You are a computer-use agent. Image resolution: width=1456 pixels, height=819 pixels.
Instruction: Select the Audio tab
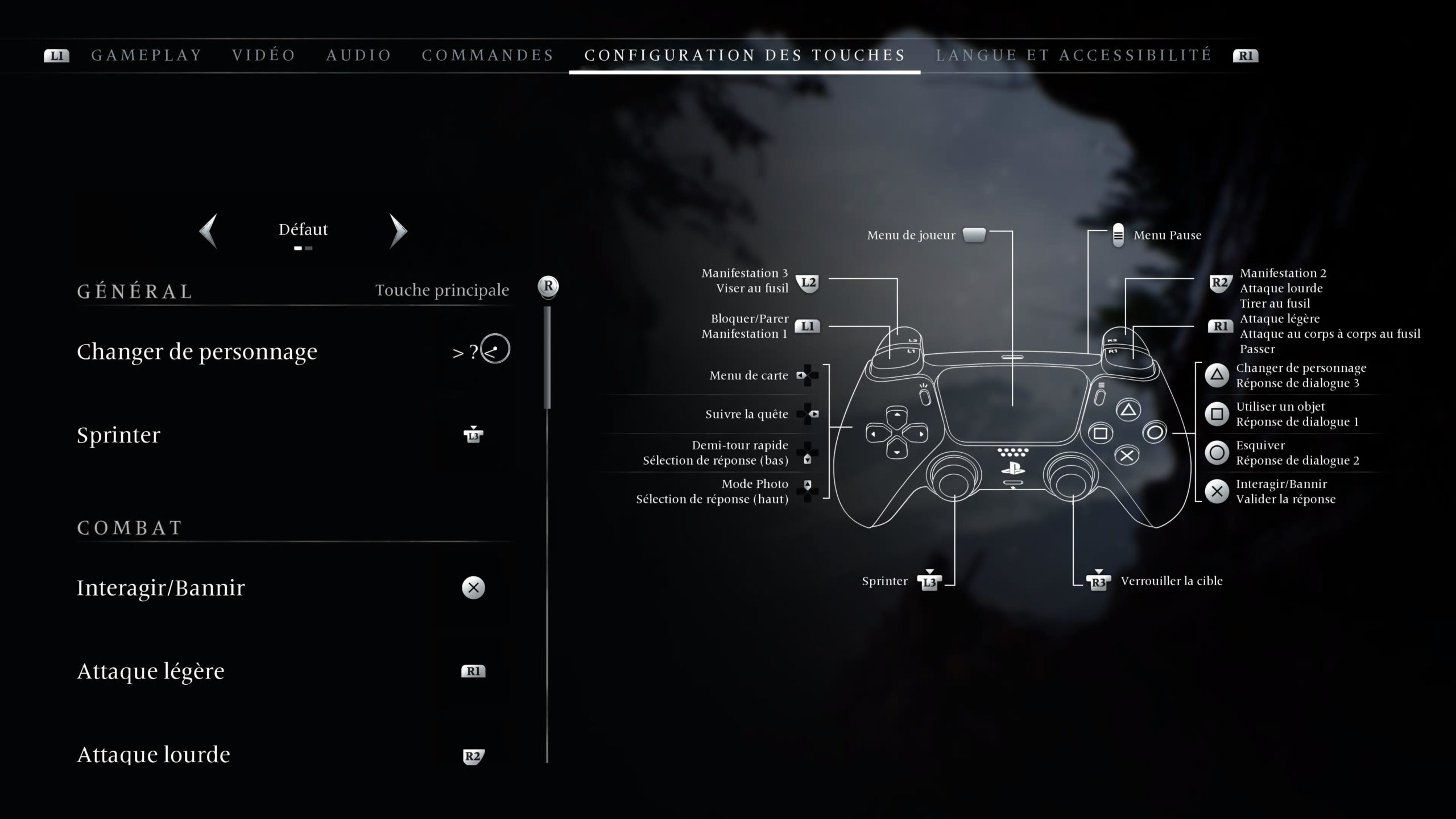[x=359, y=55]
